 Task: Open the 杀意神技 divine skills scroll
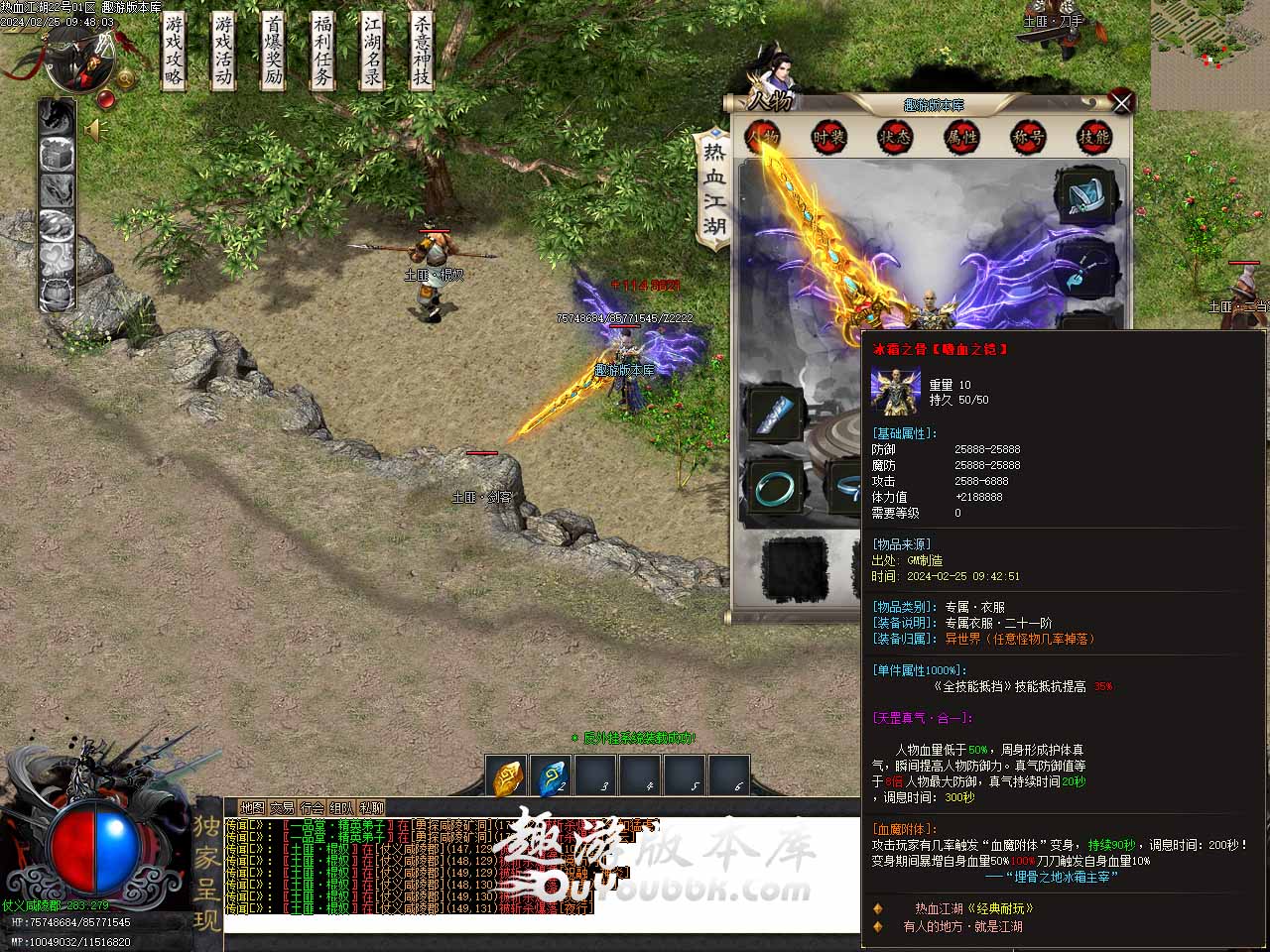coord(422,52)
